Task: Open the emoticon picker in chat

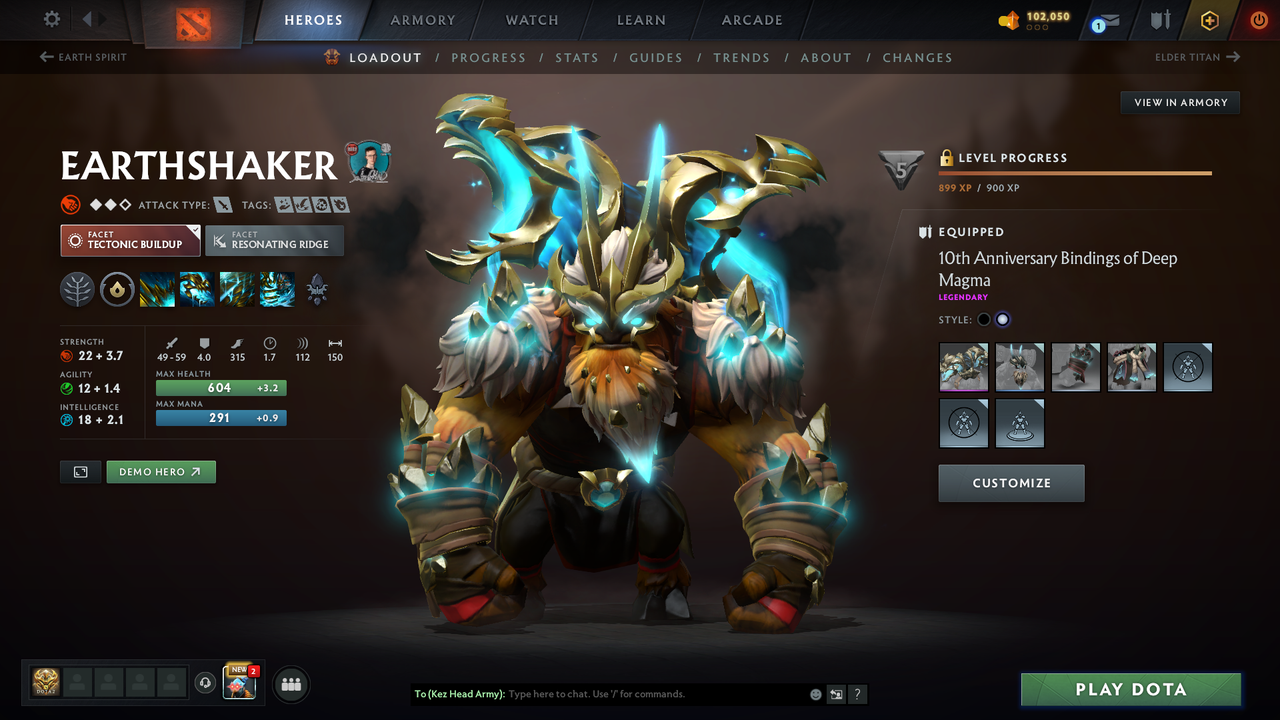Action: point(813,693)
